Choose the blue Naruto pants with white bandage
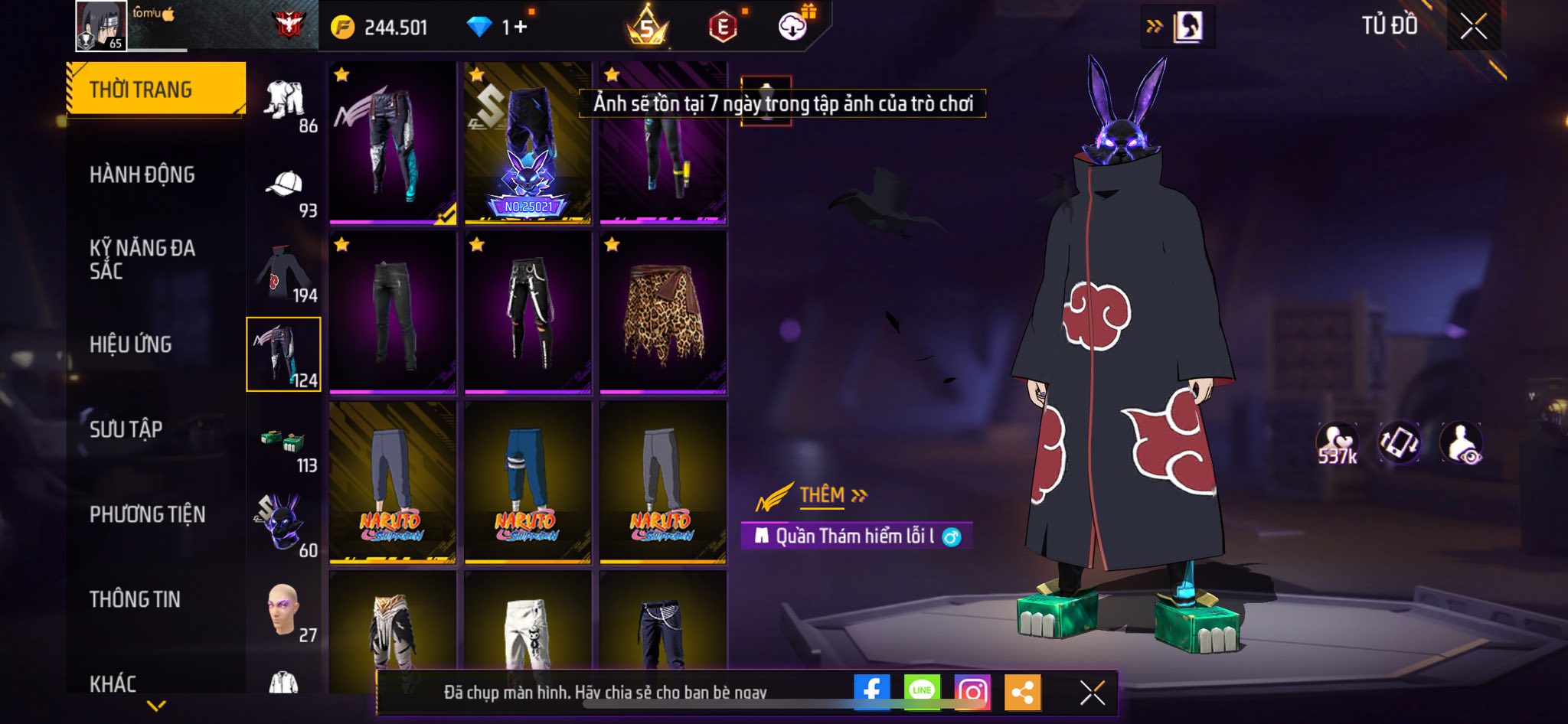 pyautogui.click(x=528, y=483)
